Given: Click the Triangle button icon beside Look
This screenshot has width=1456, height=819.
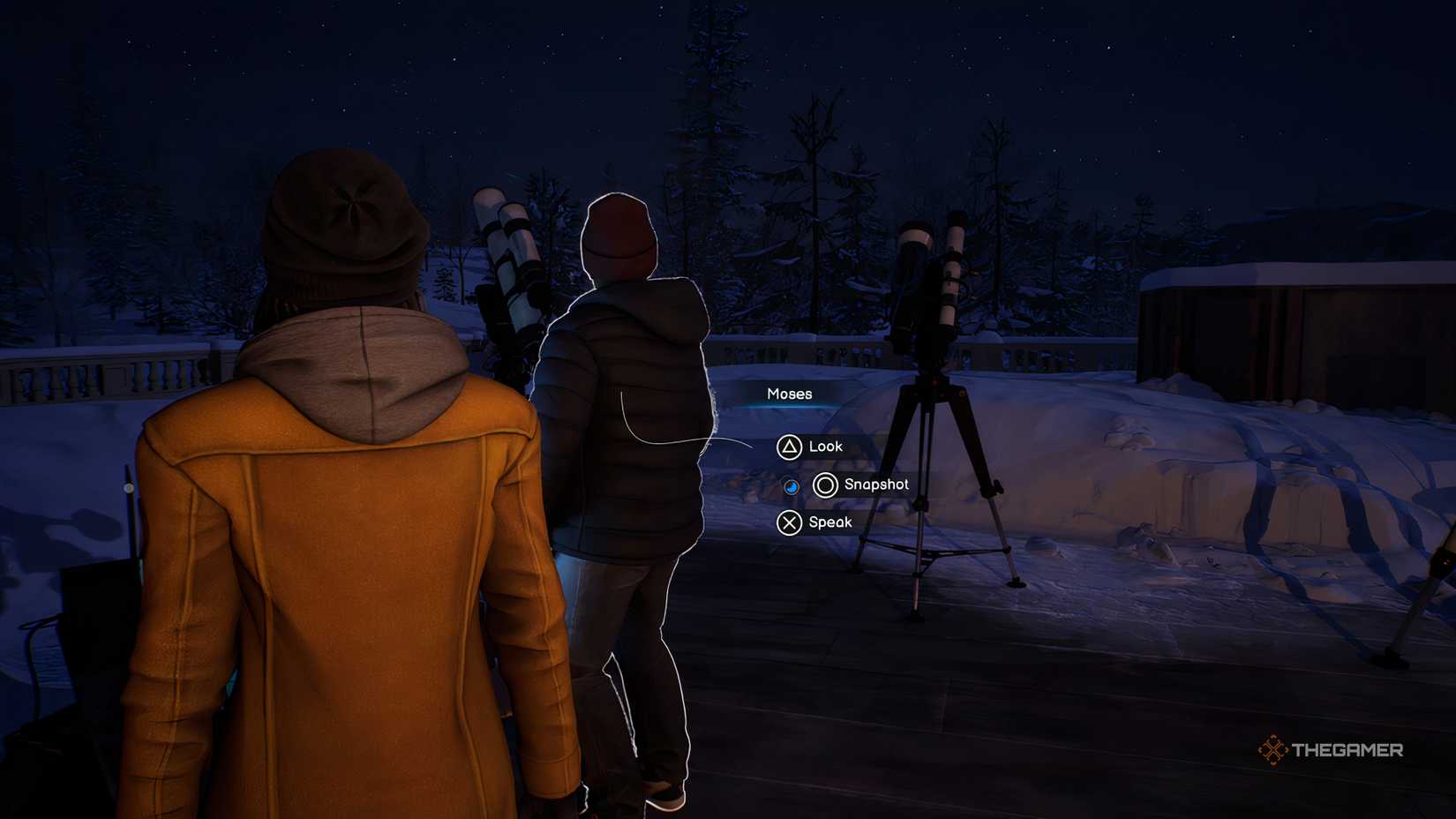Looking at the screenshot, I should coord(788,447).
